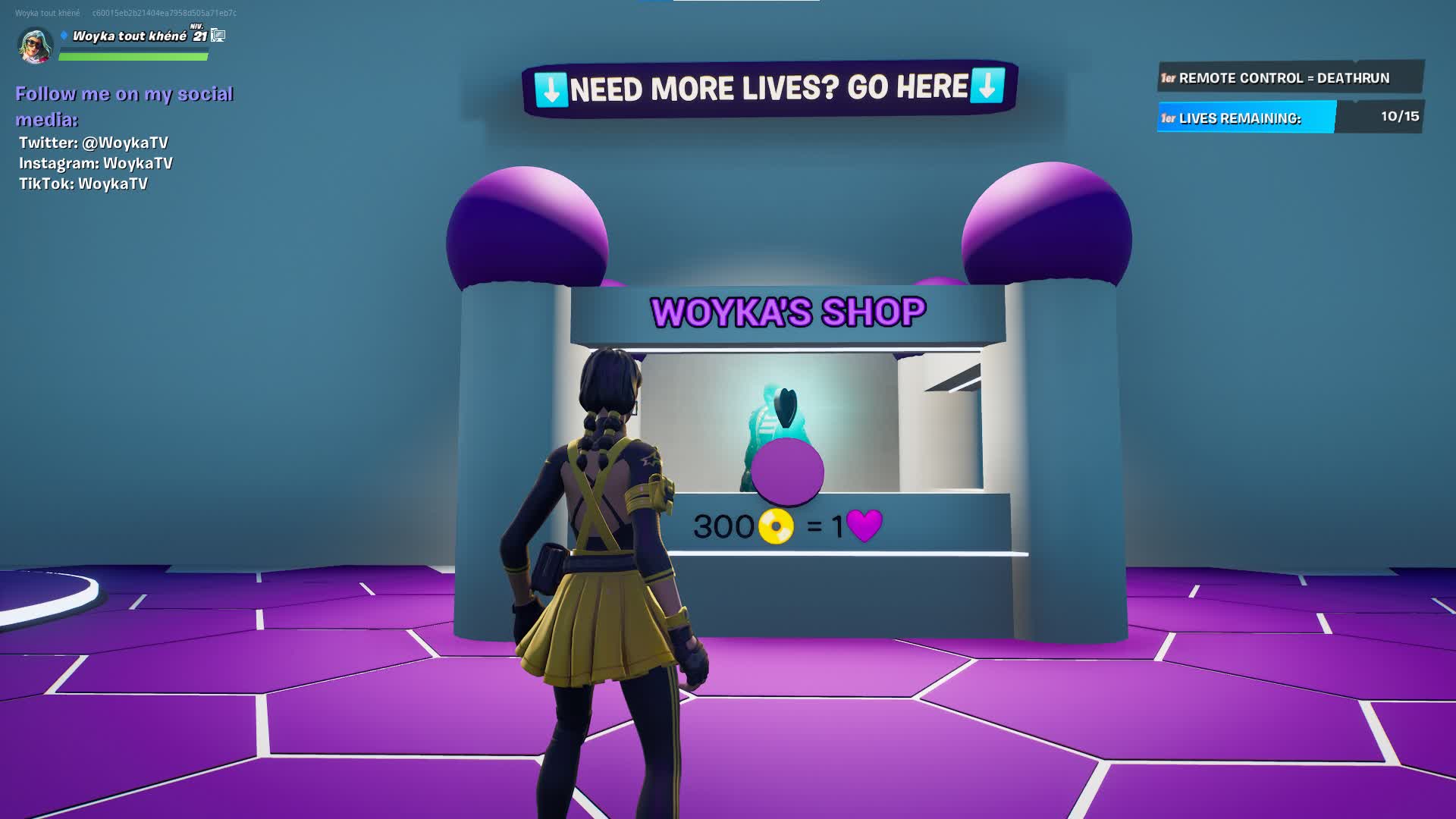Viewport: 1456px width, 819px height.
Task: Click the Twitter @WoykaTV link
Action: click(93, 141)
